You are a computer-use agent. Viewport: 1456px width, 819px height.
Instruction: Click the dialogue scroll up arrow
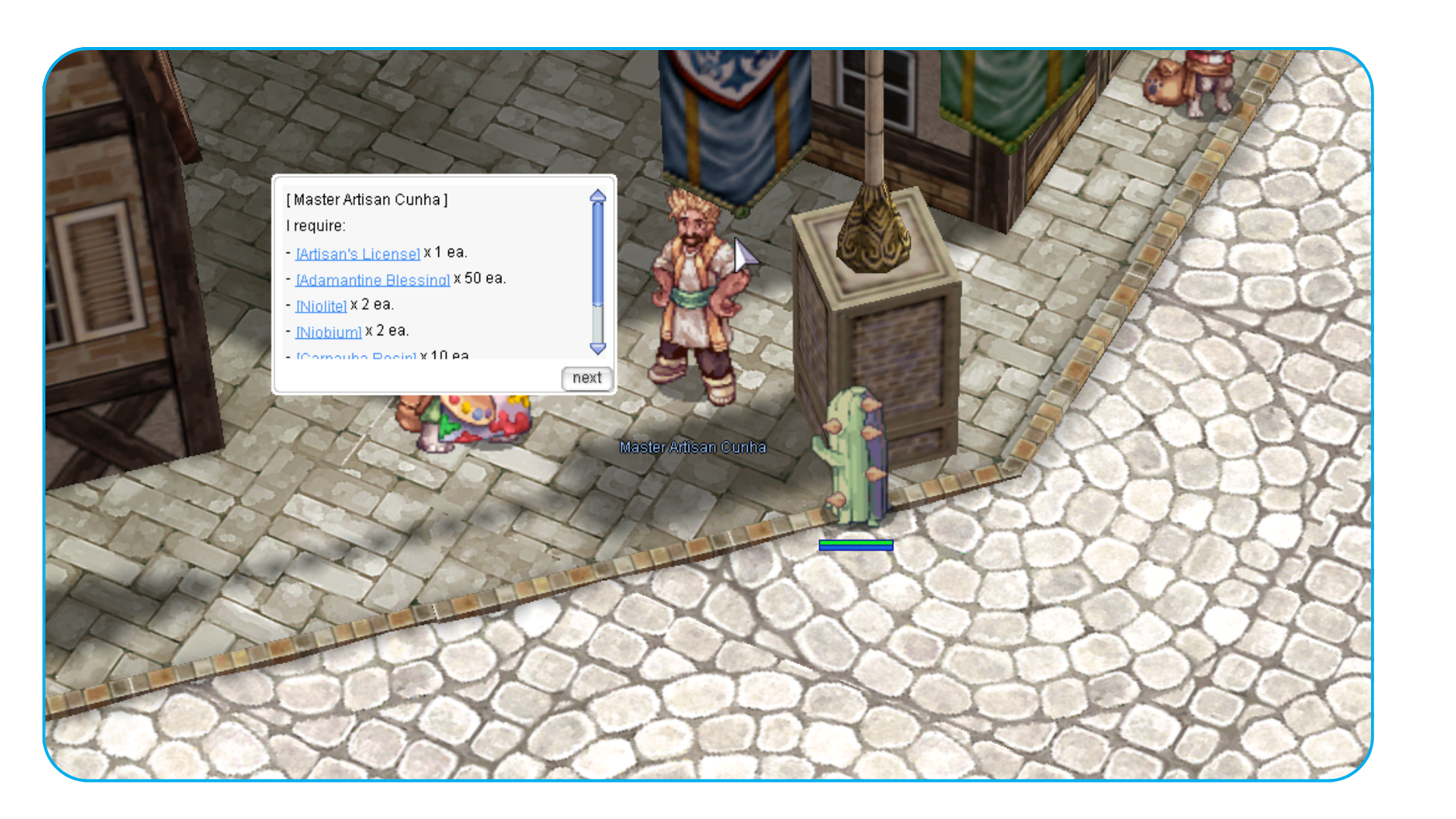click(x=598, y=196)
